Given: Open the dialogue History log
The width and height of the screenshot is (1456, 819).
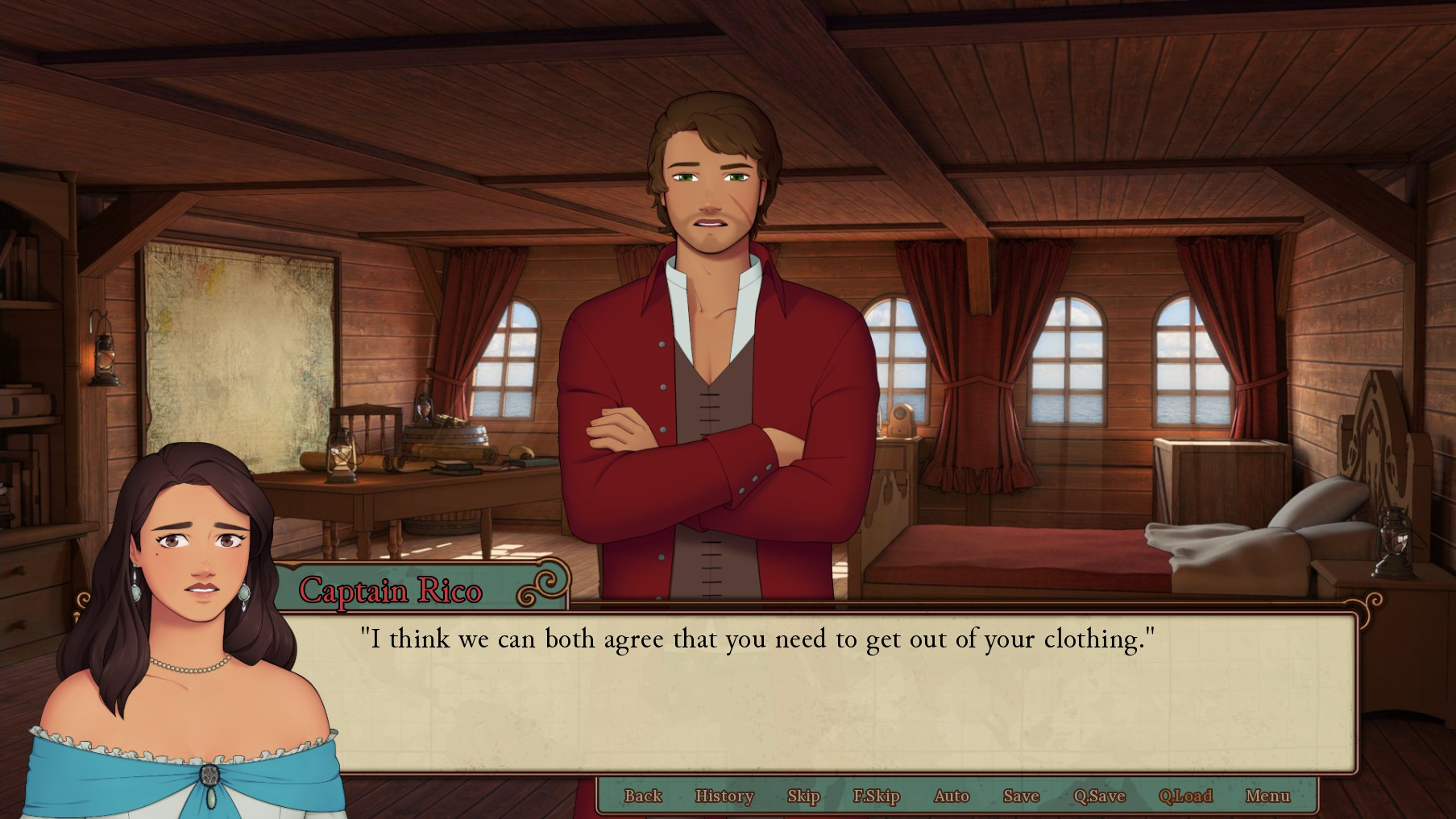Looking at the screenshot, I should click(x=724, y=796).
